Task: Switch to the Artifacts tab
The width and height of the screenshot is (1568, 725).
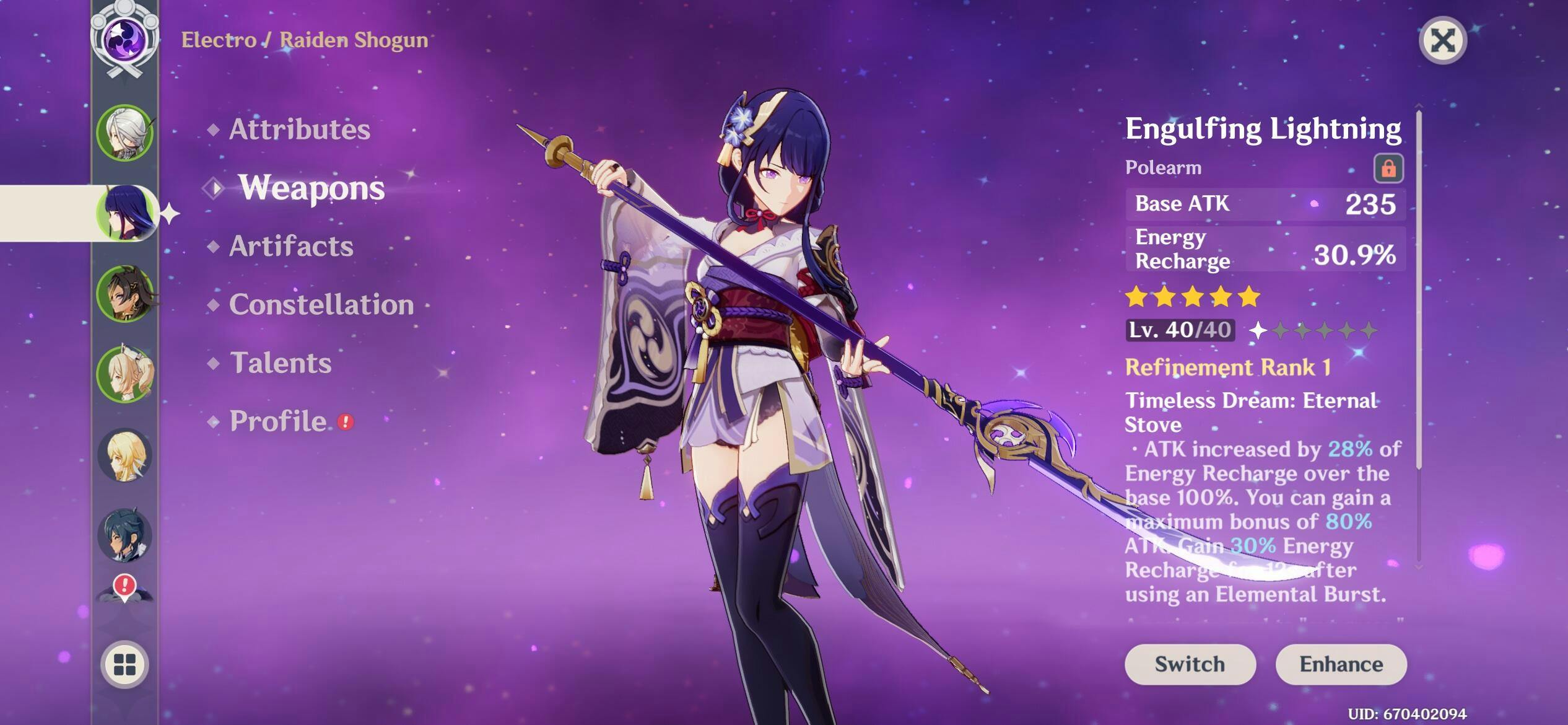Action: pos(291,247)
